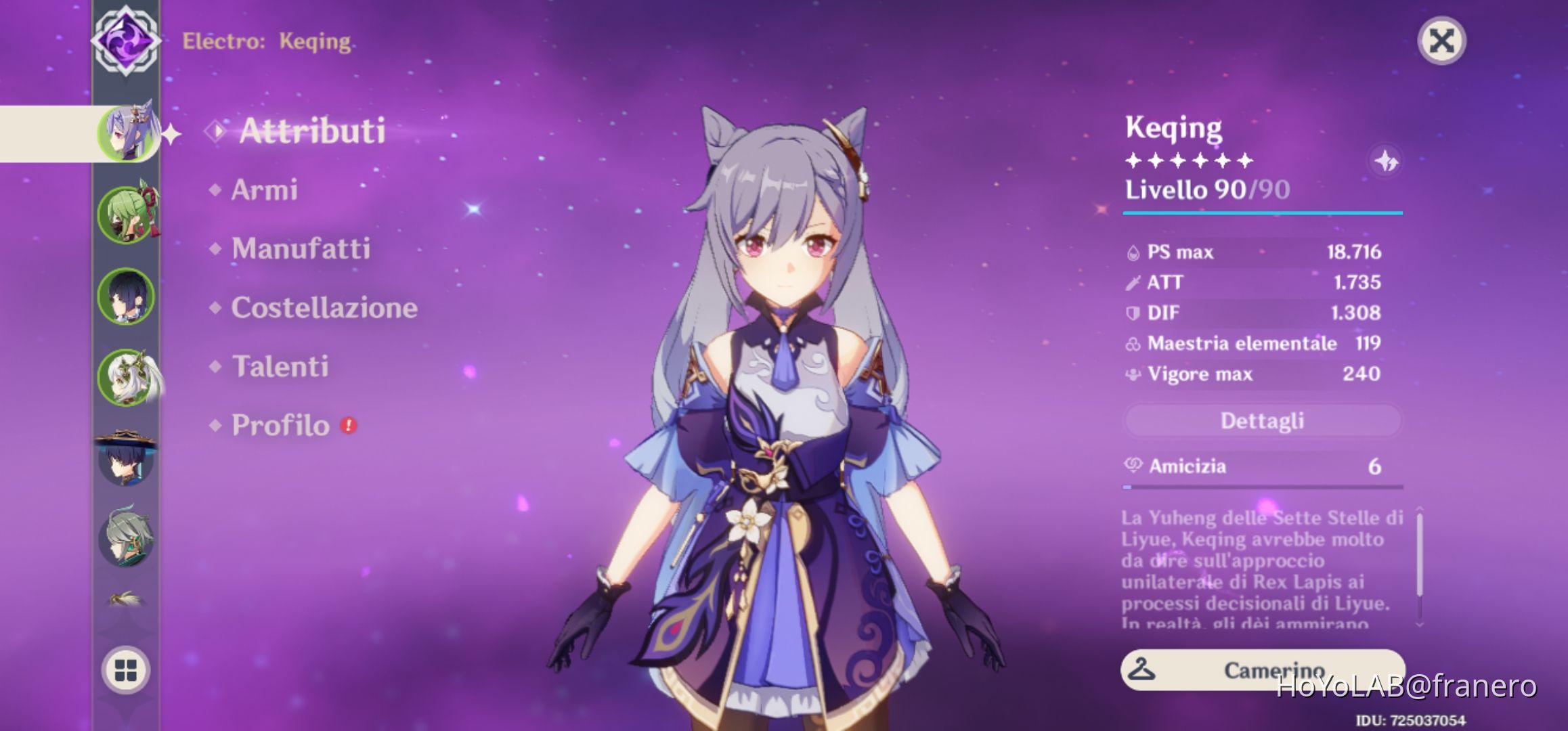
Task: Select the Manufatti section
Action: click(301, 249)
